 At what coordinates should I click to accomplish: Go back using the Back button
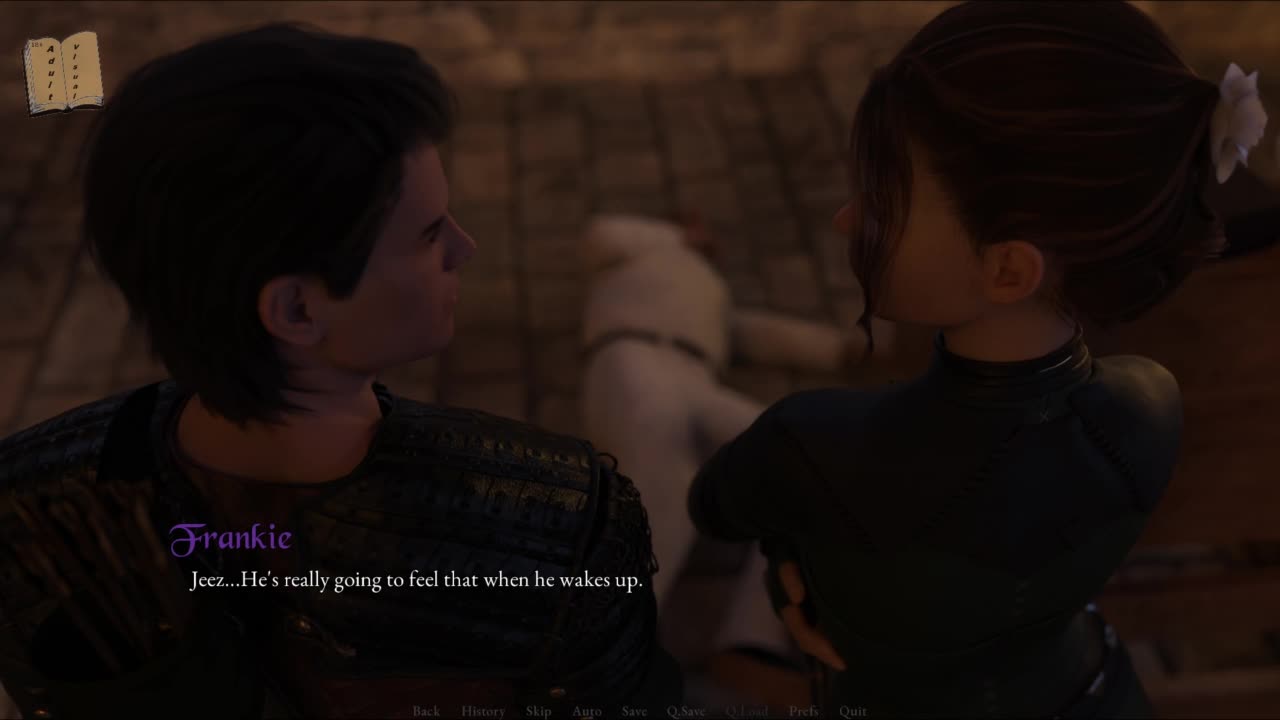426,711
